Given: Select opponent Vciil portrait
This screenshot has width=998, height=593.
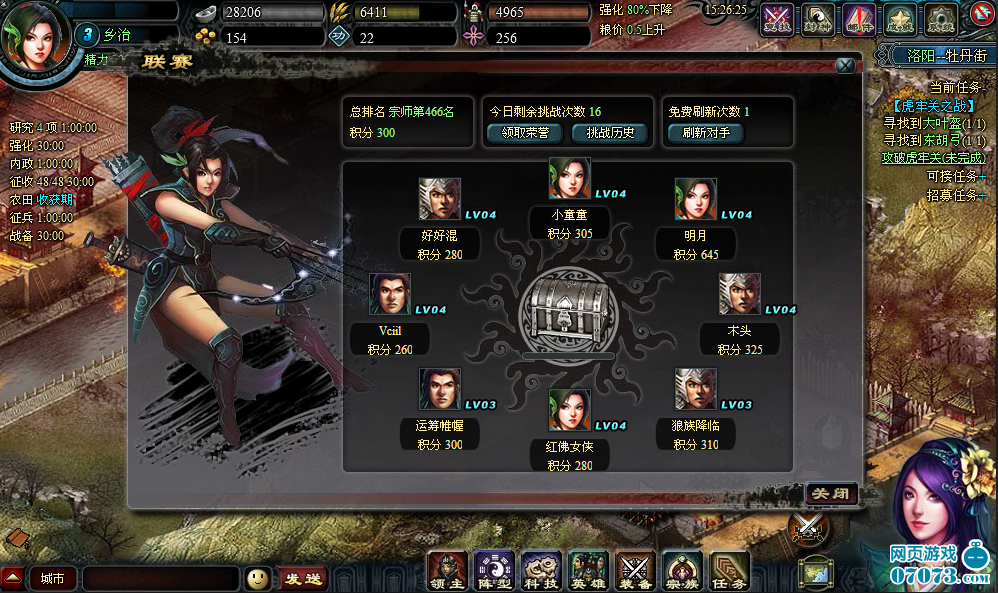Looking at the screenshot, I should coord(390,294).
